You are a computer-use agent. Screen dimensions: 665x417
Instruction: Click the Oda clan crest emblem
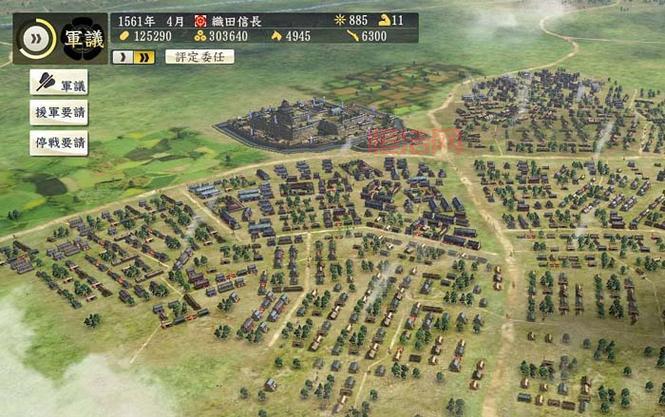(x=200, y=20)
